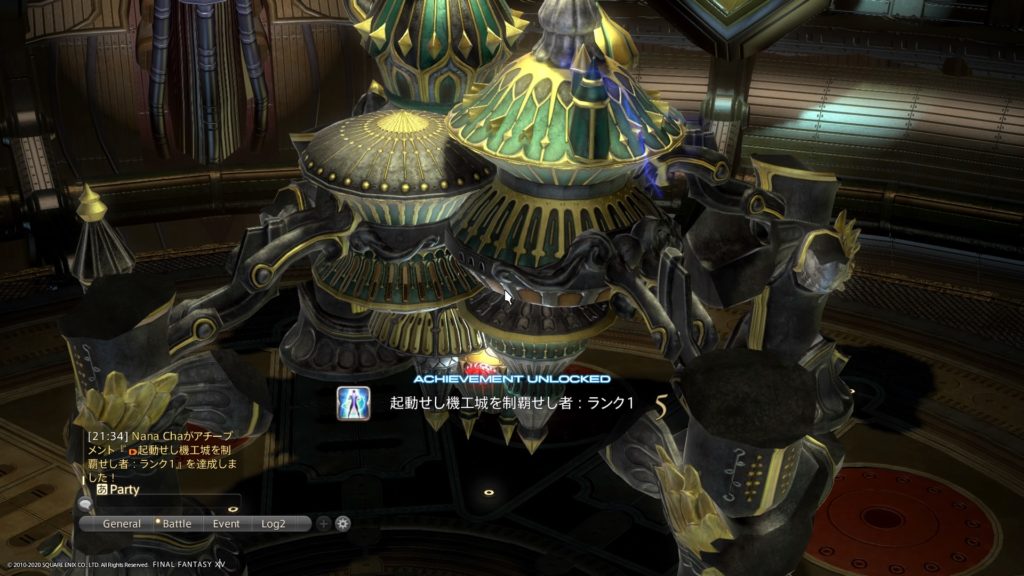
Task: Open chat log settings gear
Action: pos(343,523)
